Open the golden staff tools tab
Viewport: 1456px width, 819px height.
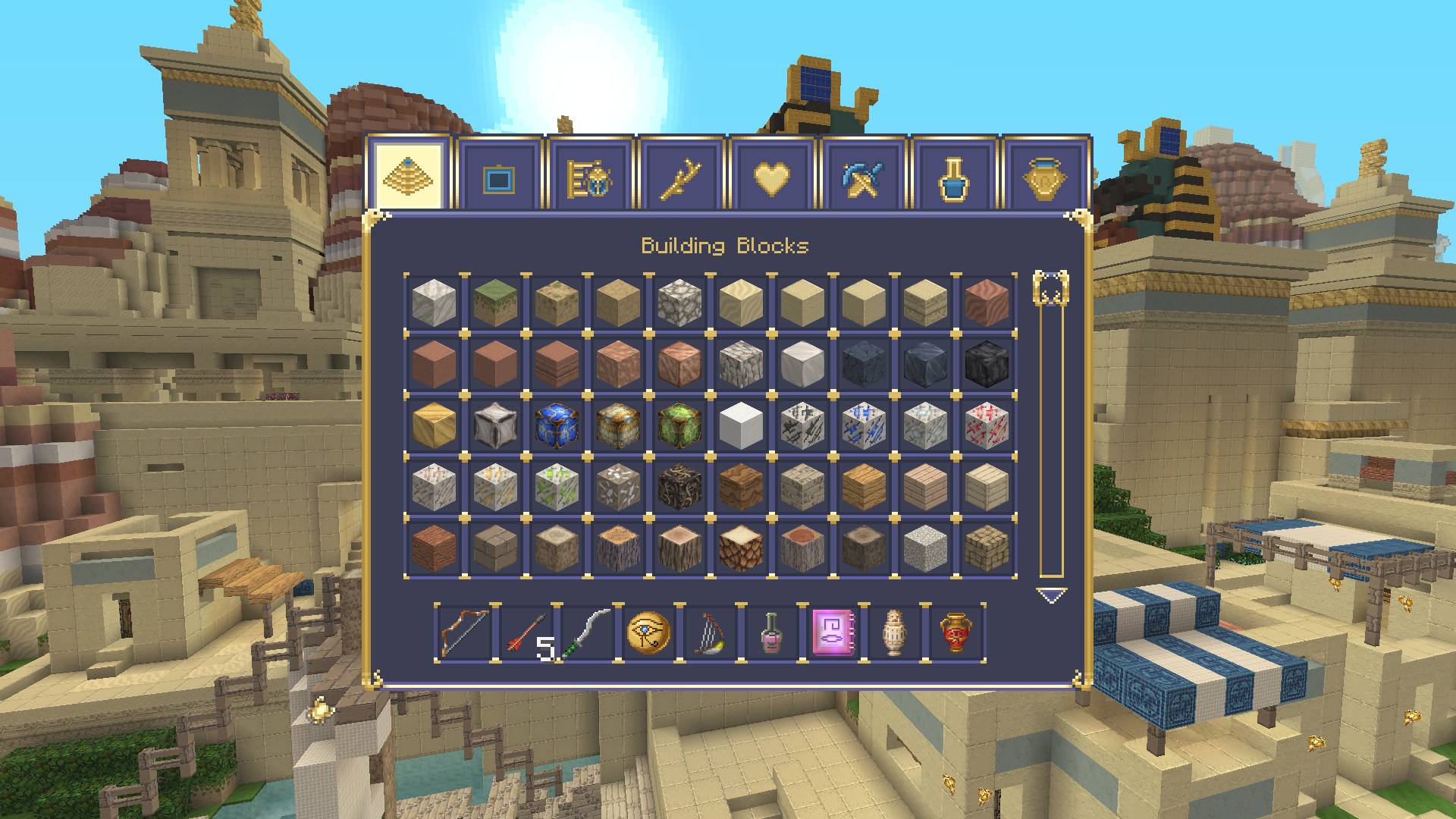tap(680, 174)
